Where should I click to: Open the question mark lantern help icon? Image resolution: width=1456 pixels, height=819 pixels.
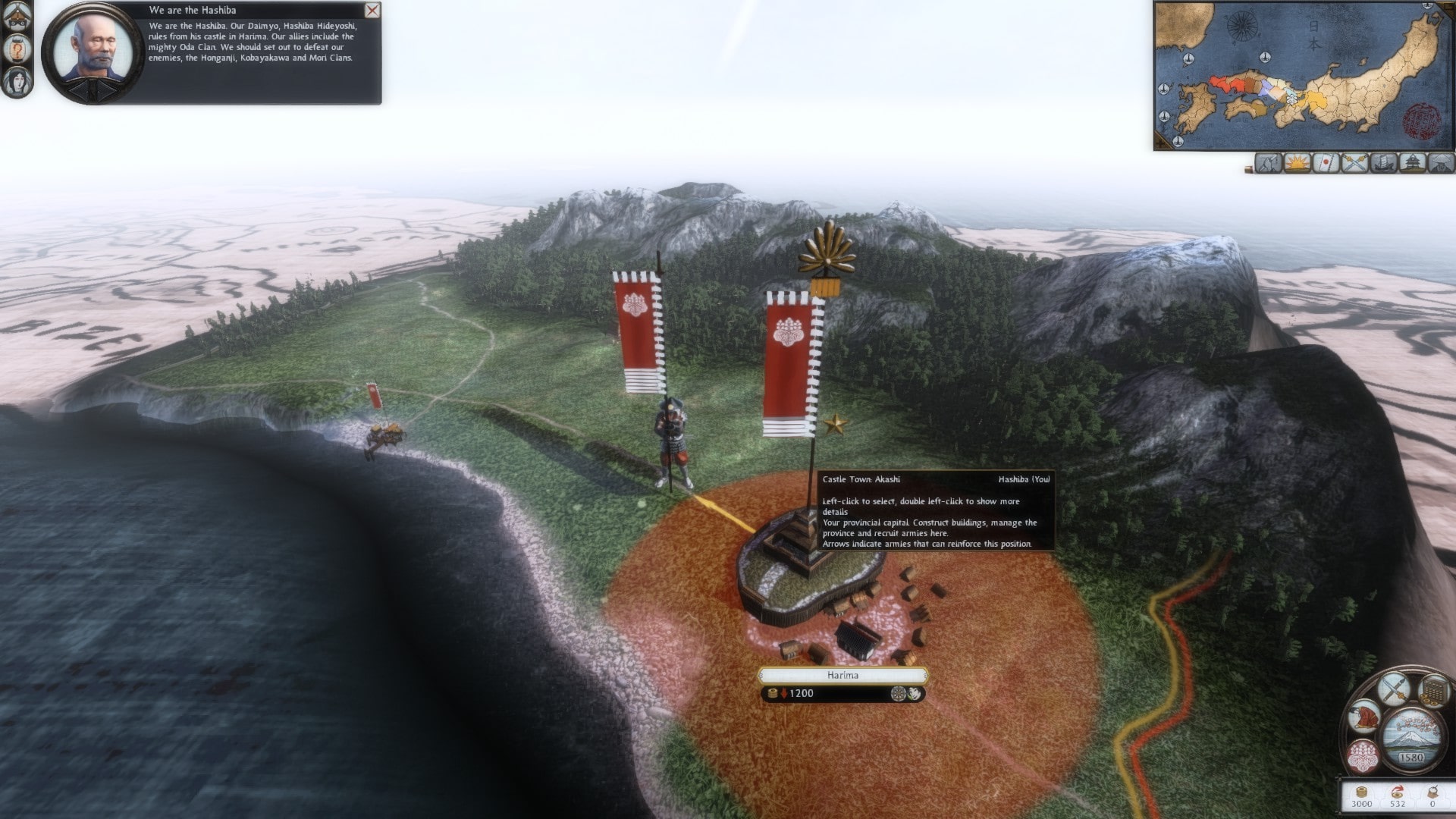17,49
